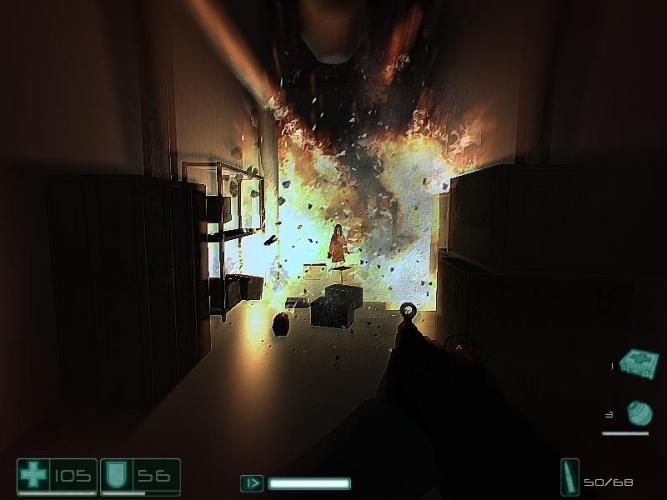Activate the slow-motion reflex icon
This screenshot has height=500, width=667.
(252, 484)
